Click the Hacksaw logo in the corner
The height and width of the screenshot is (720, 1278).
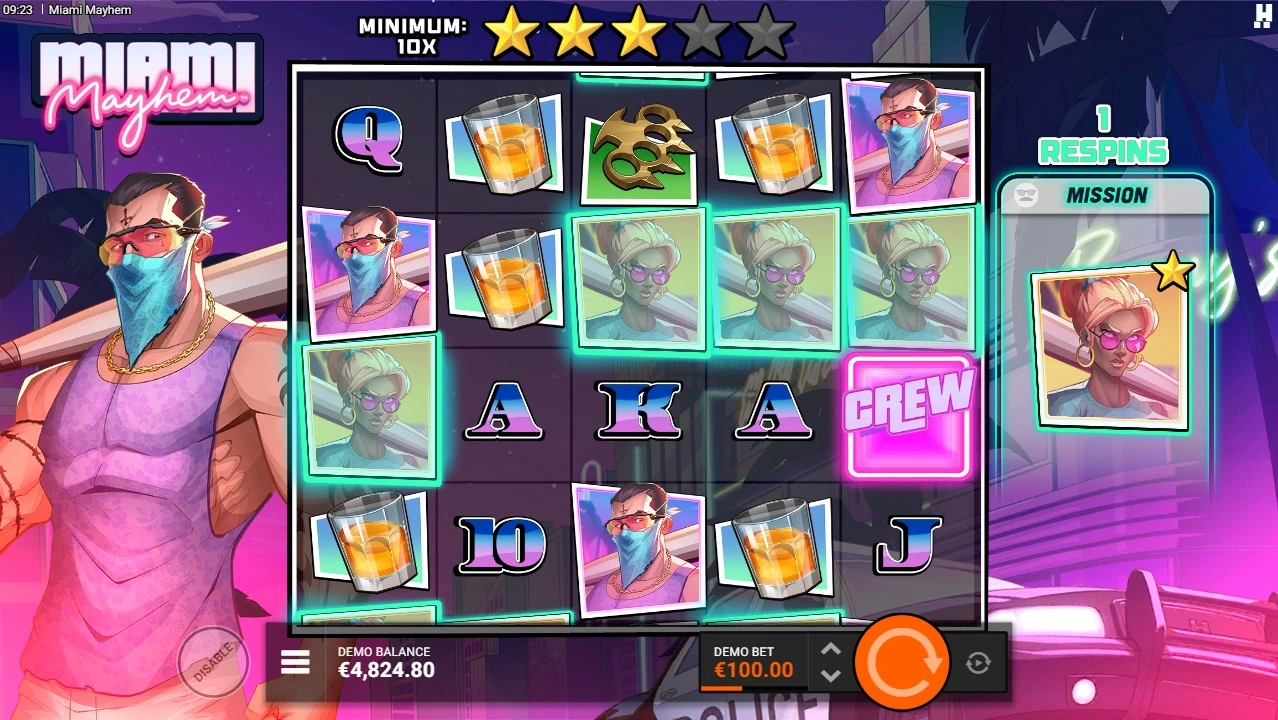pyautogui.click(x=1262, y=14)
